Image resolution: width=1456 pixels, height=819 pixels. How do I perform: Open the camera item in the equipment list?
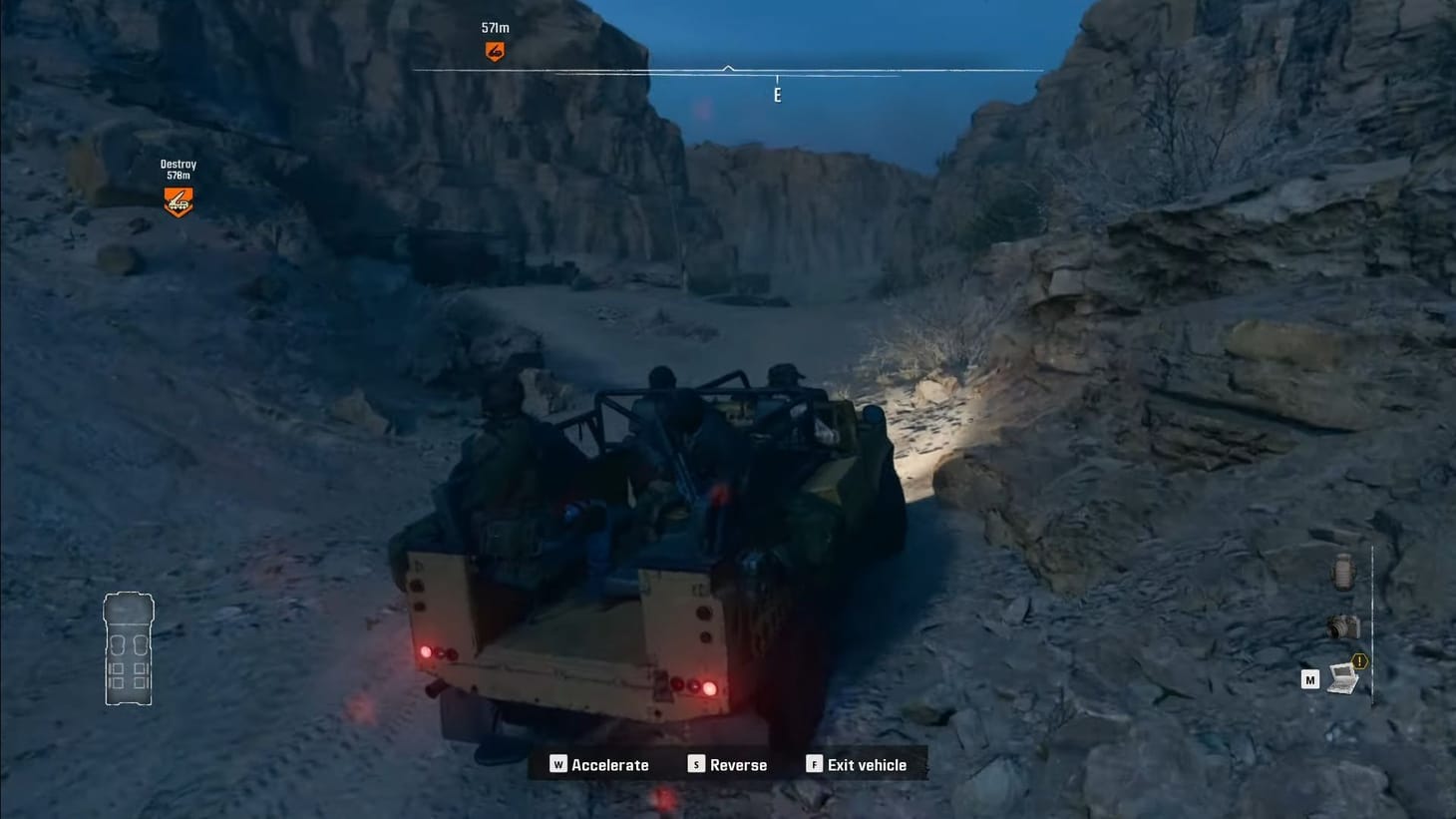point(1342,626)
